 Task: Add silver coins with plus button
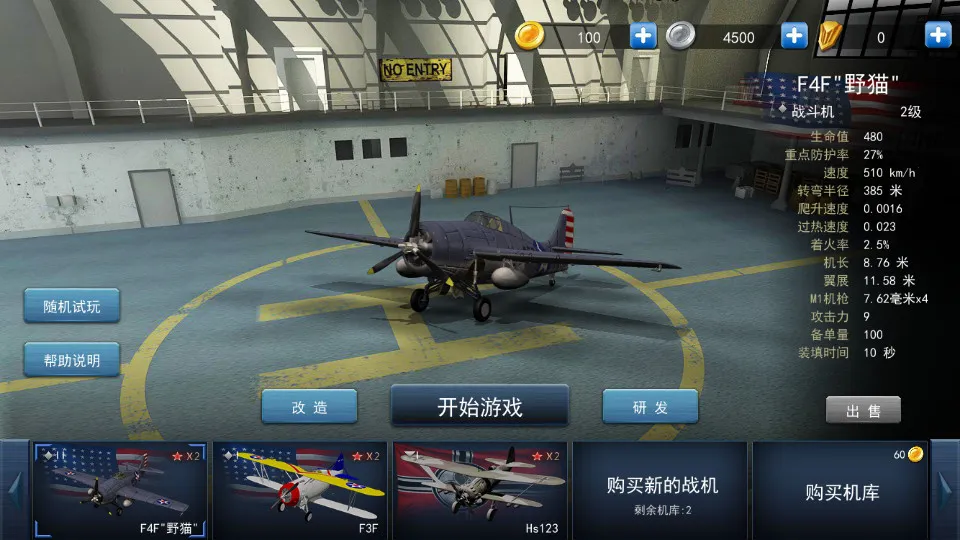click(x=794, y=36)
